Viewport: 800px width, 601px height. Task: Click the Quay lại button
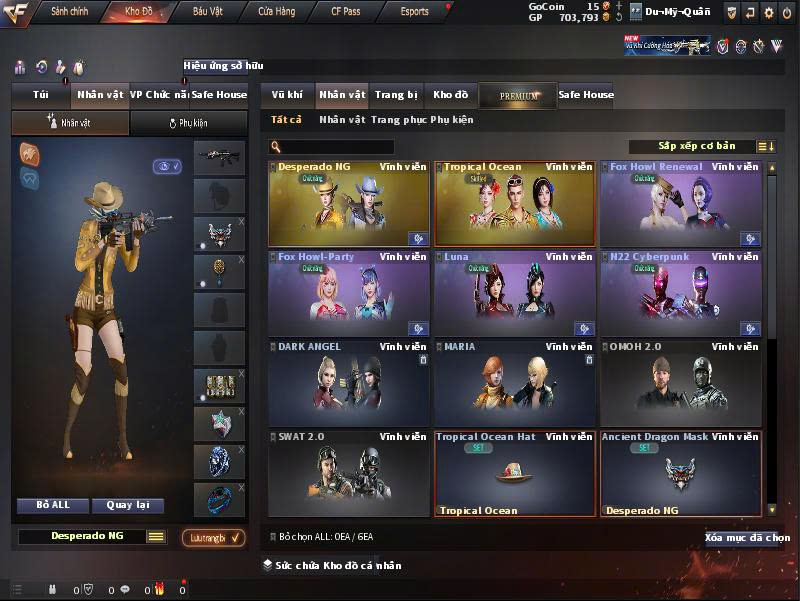click(x=127, y=505)
